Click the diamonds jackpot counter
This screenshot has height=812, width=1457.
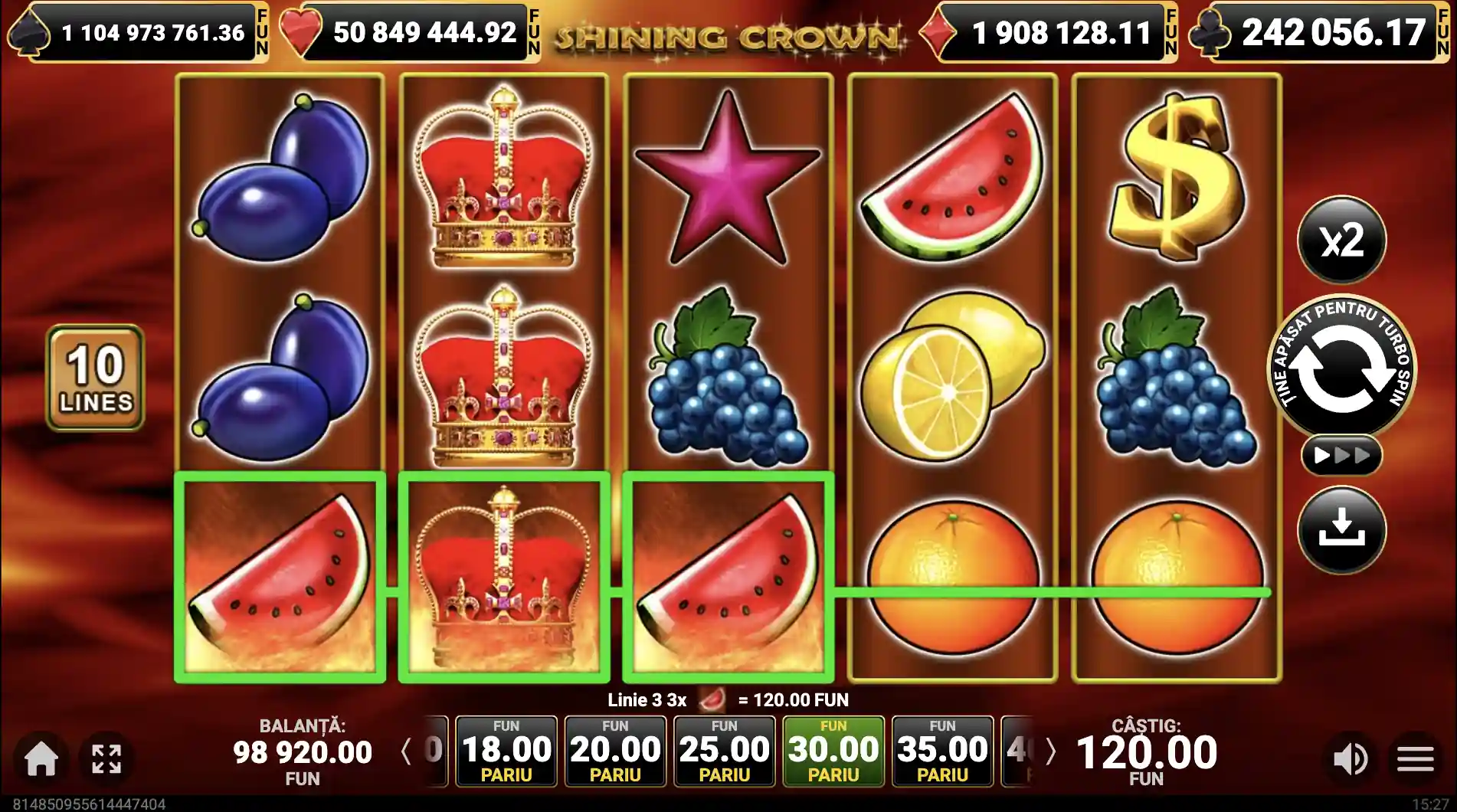[1049, 32]
